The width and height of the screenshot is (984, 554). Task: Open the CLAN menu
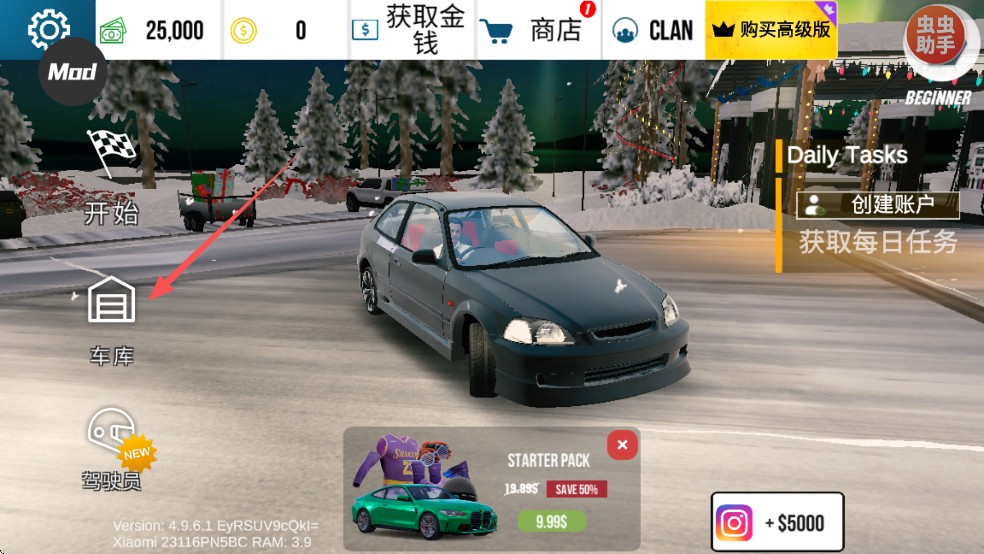click(x=653, y=30)
